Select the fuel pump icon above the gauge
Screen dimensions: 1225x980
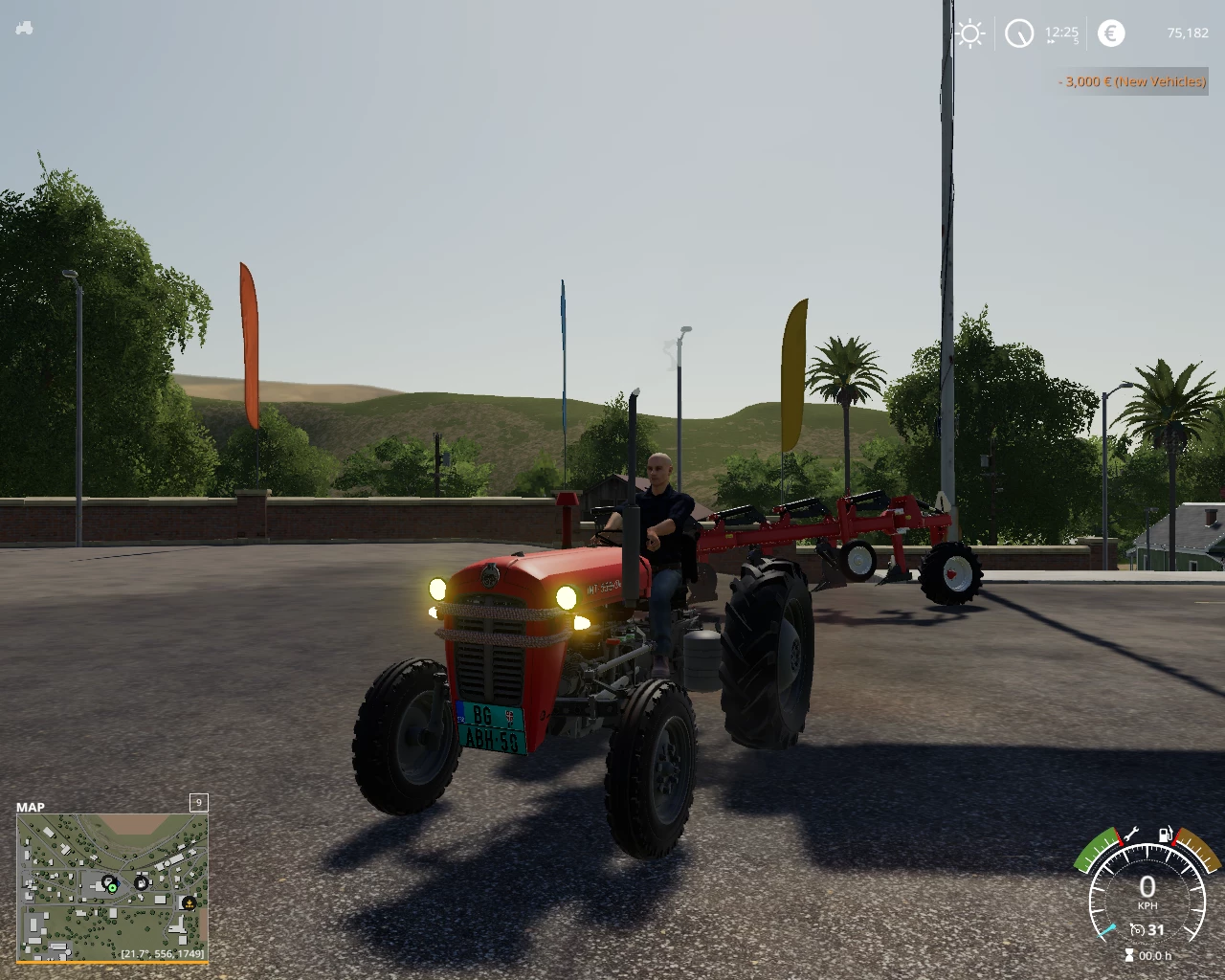[x=1165, y=835]
